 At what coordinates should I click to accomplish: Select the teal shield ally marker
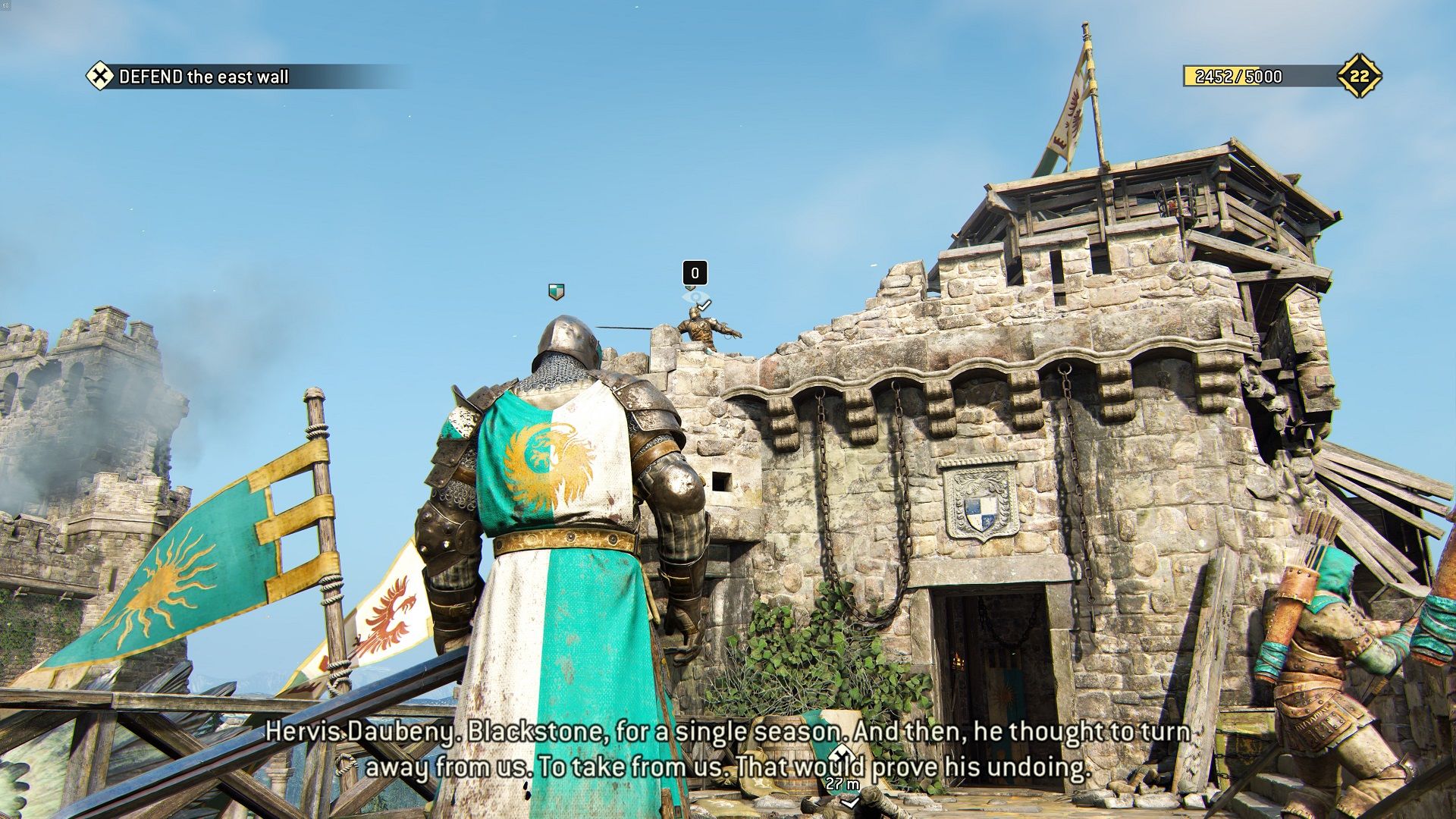(x=556, y=291)
